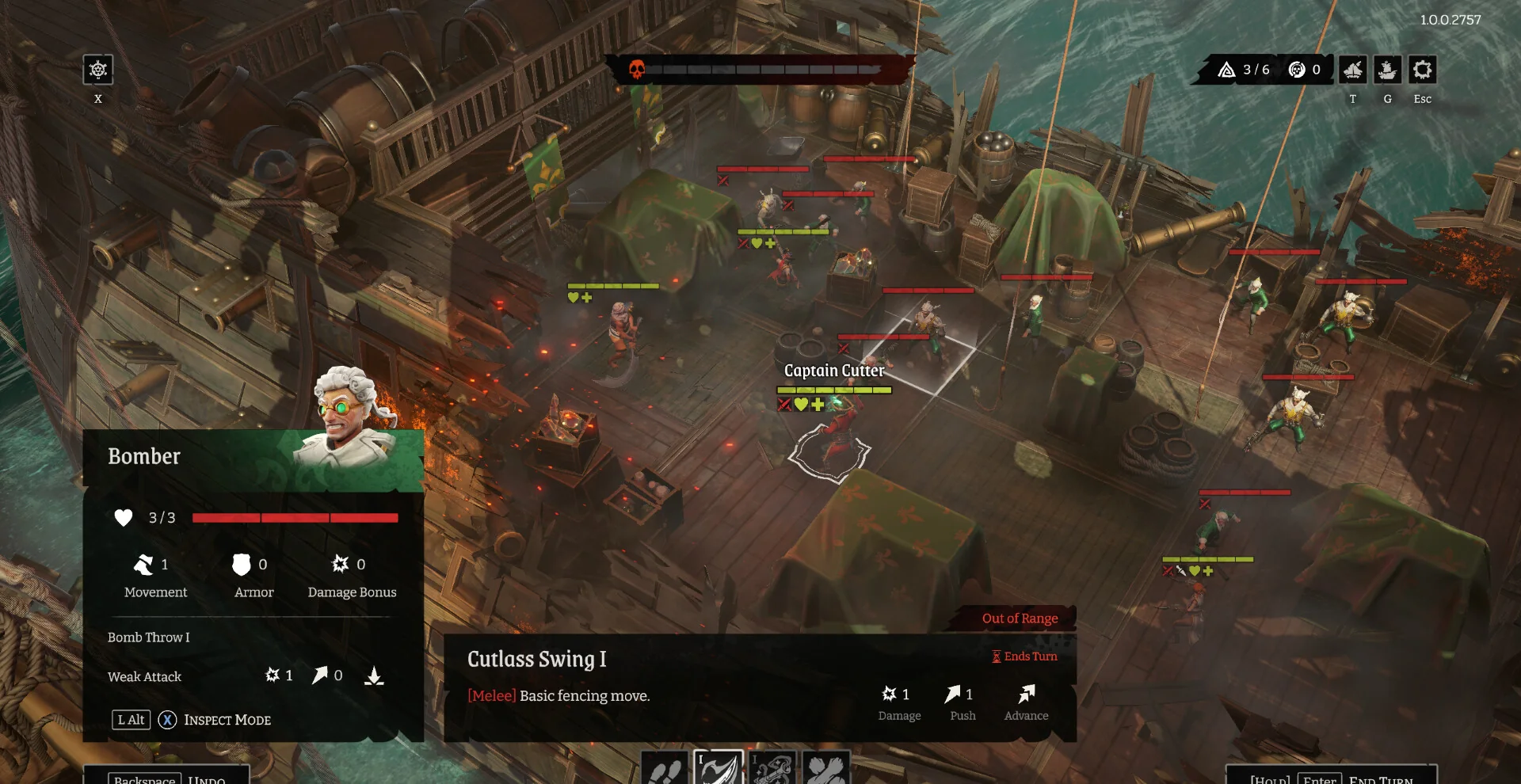Choose the pistol shot ability icon
1521x784 pixels.
(772, 768)
